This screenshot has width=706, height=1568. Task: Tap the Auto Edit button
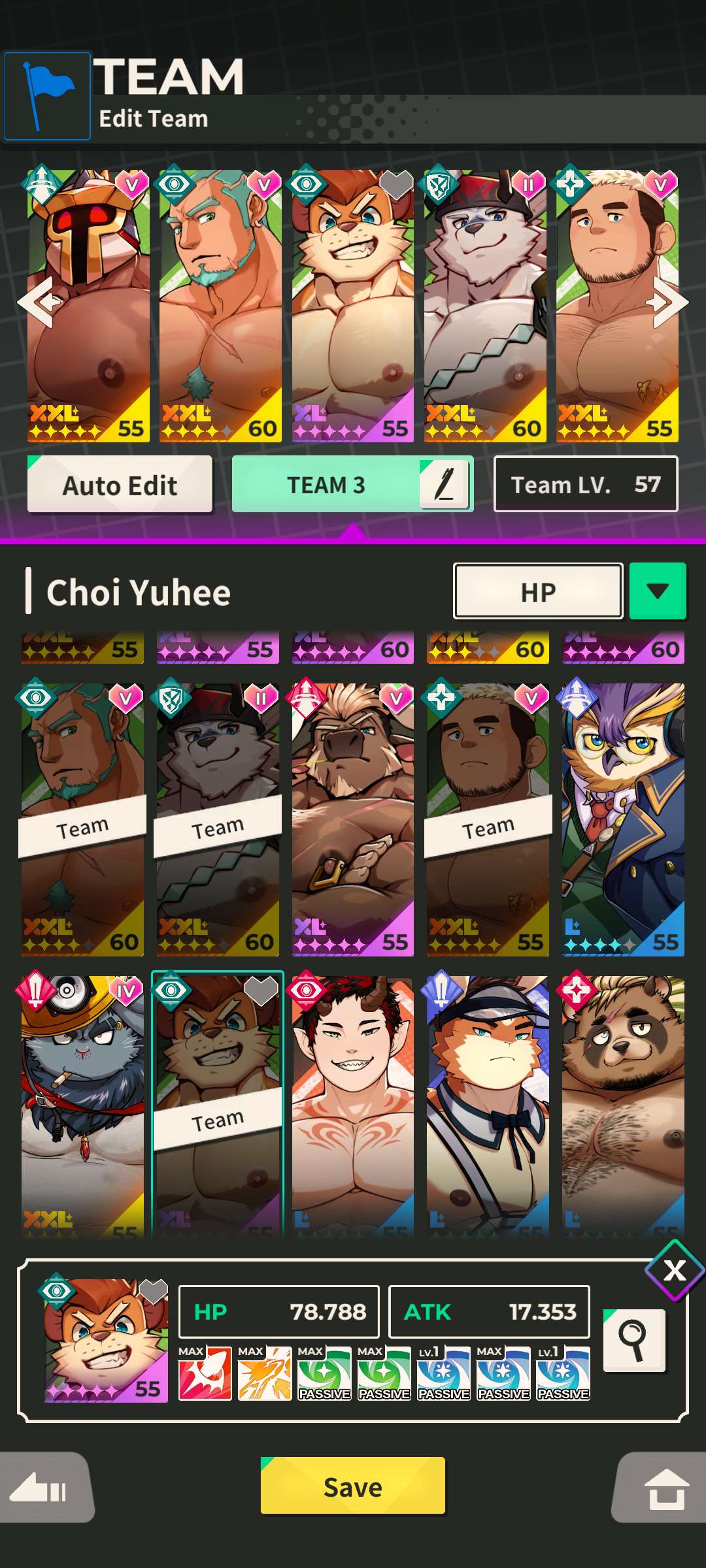point(120,485)
